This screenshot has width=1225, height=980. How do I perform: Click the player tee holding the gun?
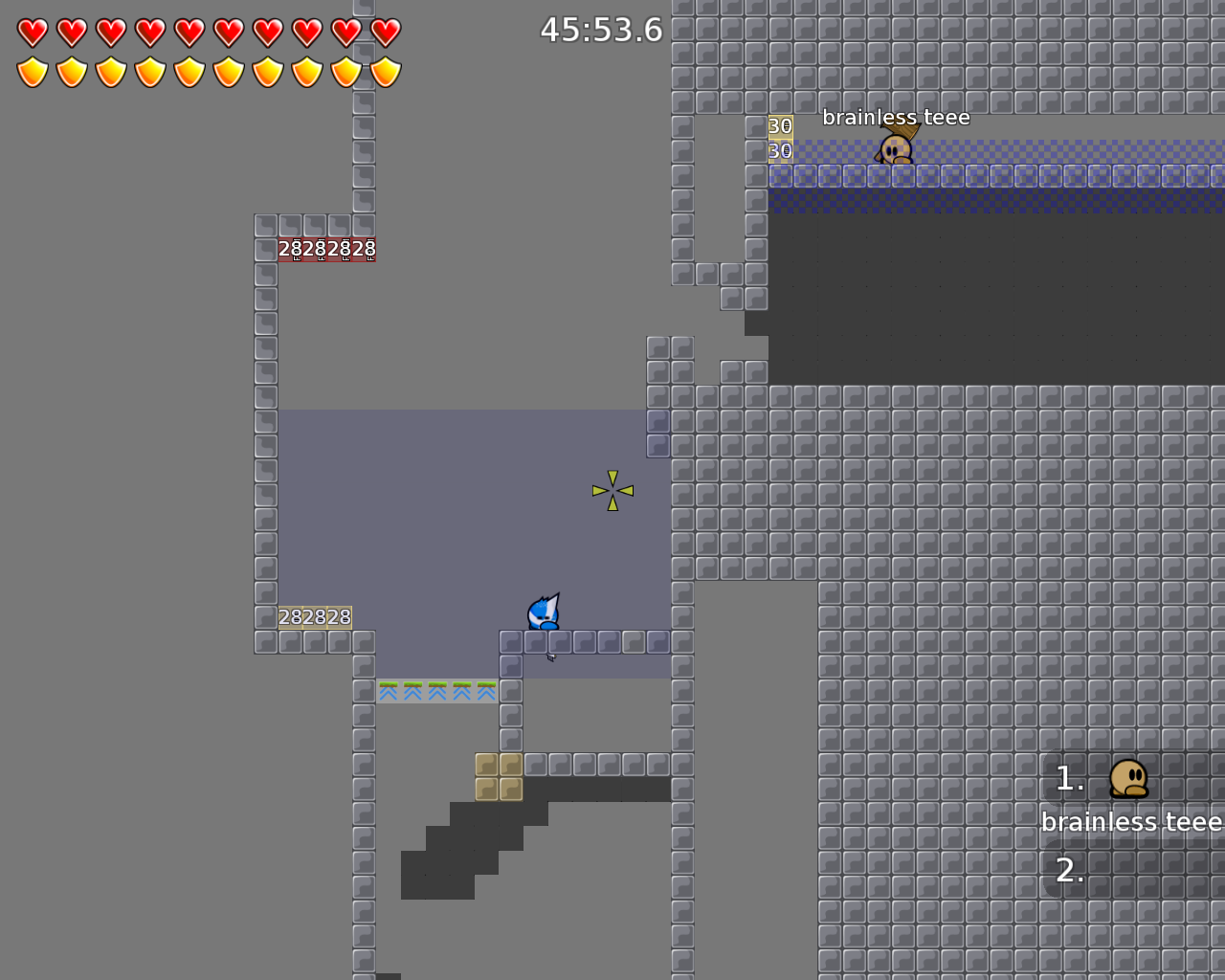[x=544, y=612]
